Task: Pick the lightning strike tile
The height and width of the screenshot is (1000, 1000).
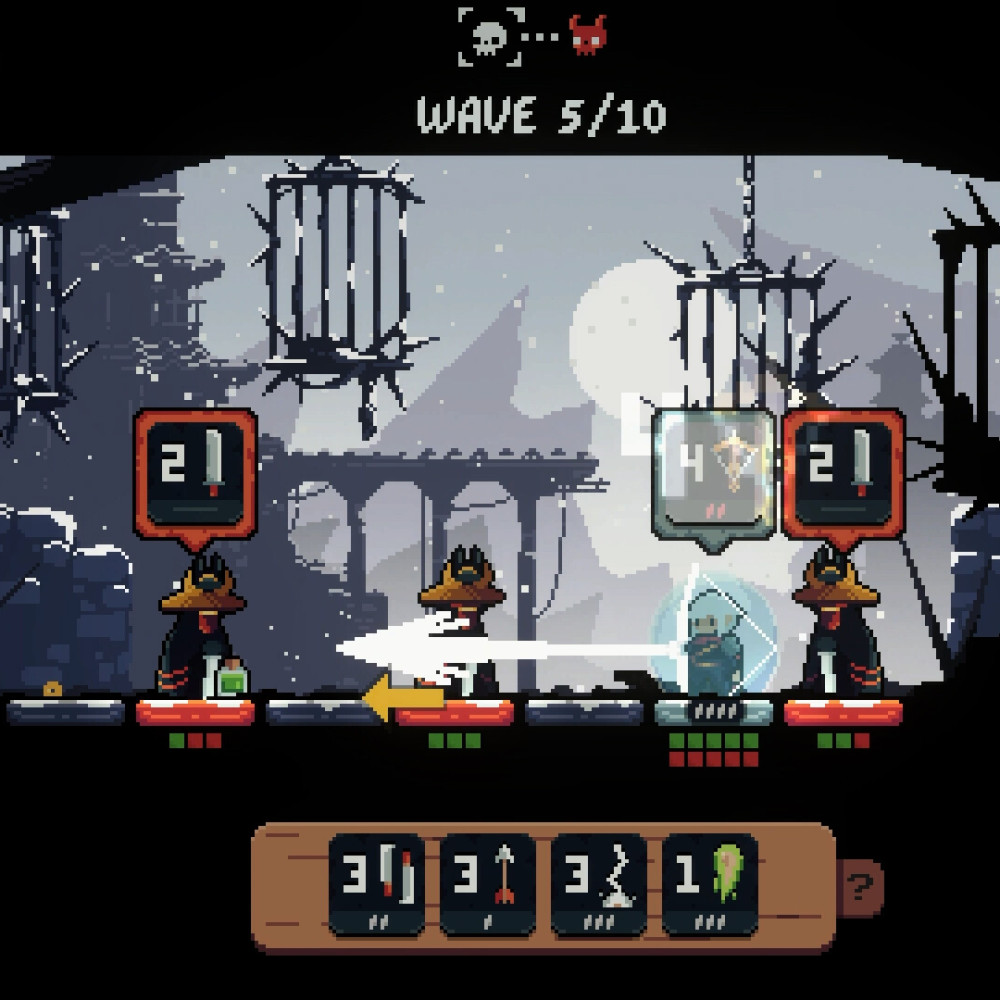Action: (598, 884)
